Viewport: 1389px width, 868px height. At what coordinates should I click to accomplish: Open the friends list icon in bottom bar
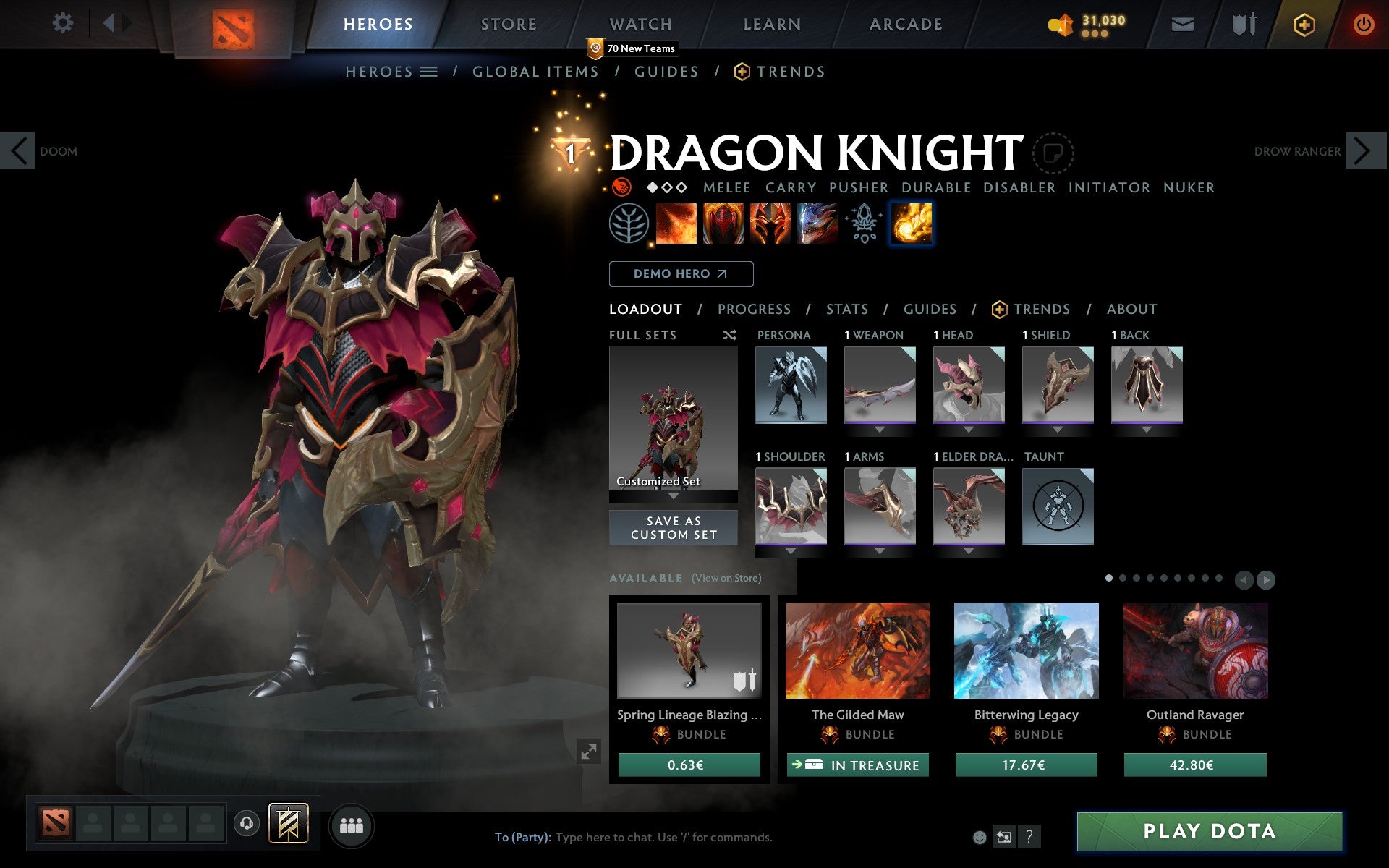(x=352, y=825)
